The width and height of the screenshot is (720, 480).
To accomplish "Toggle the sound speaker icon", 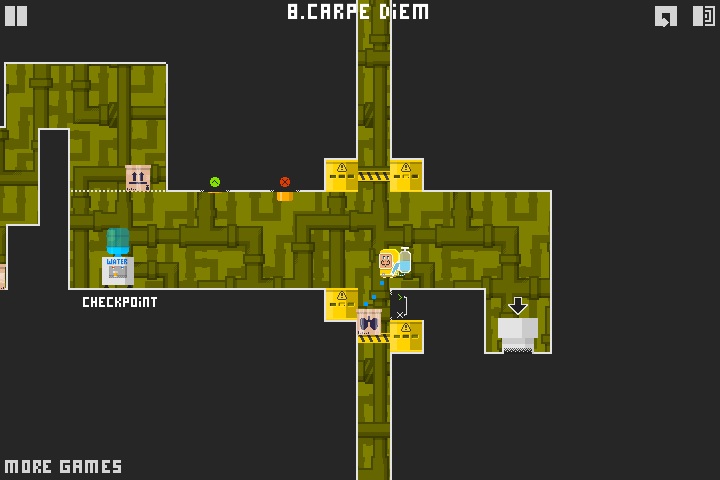I will coord(703,16).
